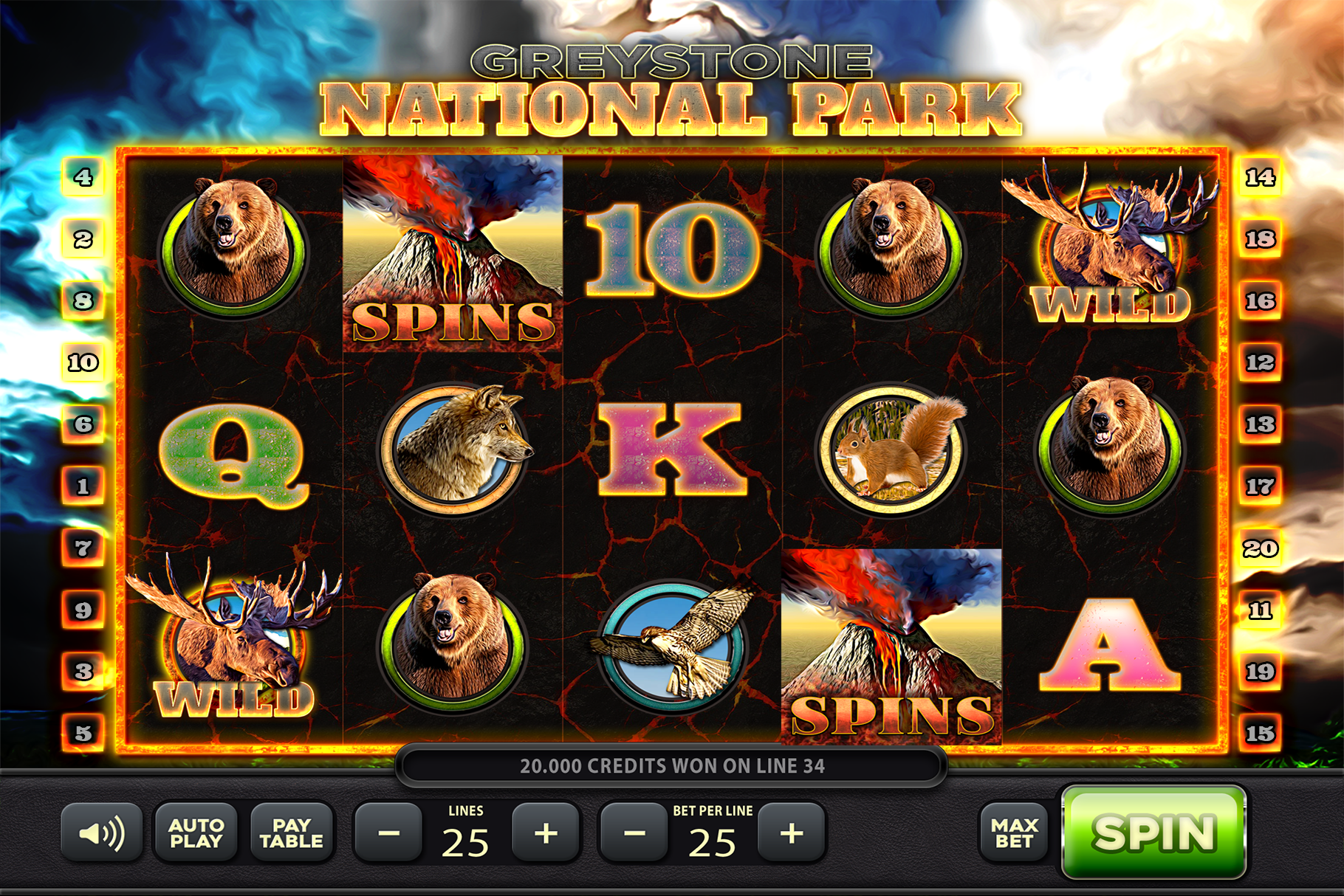The width and height of the screenshot is (1344, 896).
Task: Pick payline marker number 17
Action: 1260,486
